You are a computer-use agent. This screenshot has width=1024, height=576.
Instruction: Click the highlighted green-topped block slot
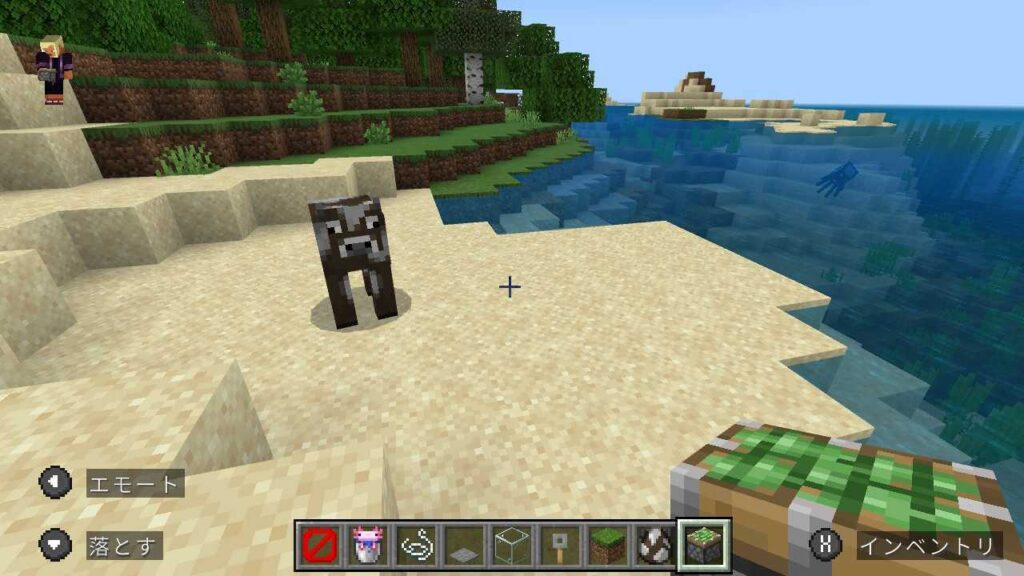[703, 545]
